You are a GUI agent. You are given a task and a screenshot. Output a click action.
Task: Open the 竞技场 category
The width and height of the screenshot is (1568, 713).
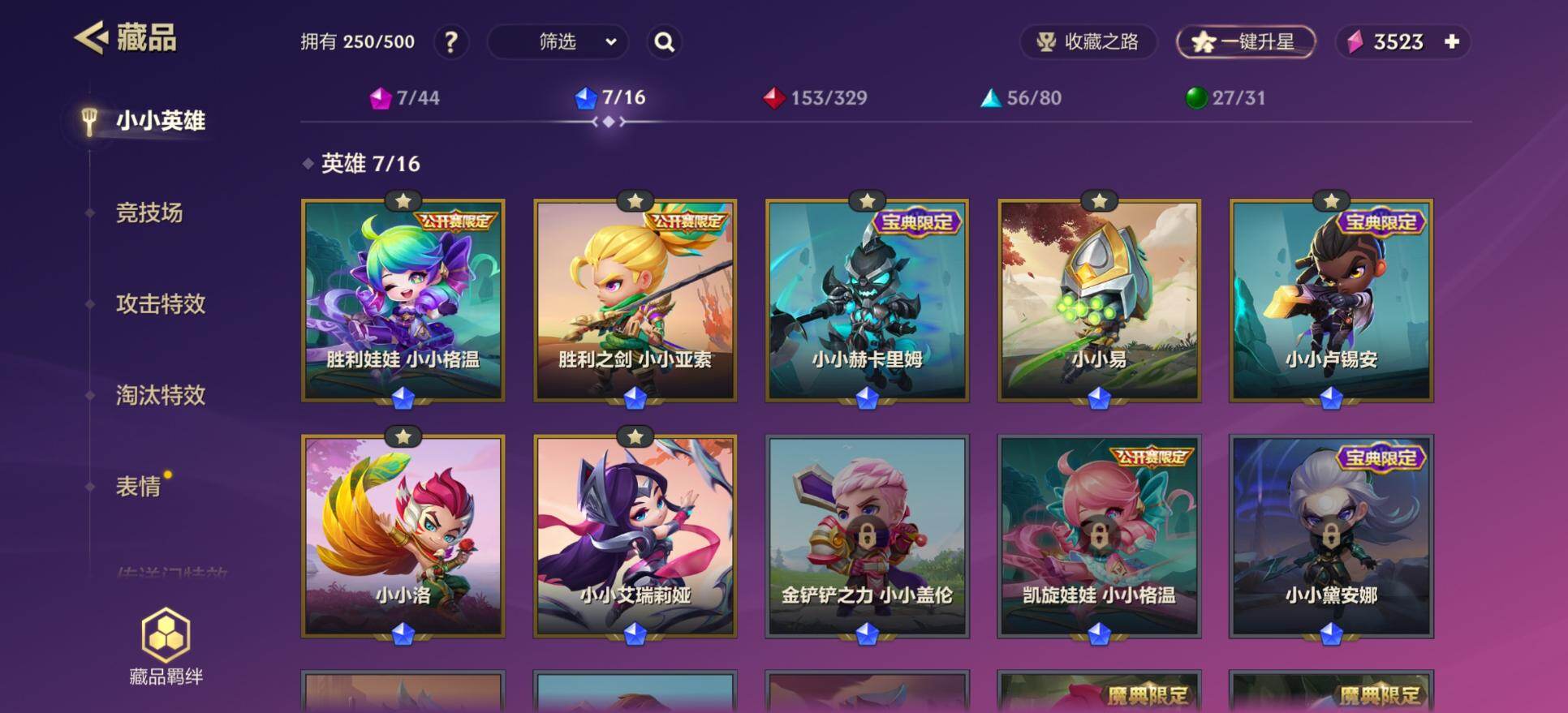point(149,213)
